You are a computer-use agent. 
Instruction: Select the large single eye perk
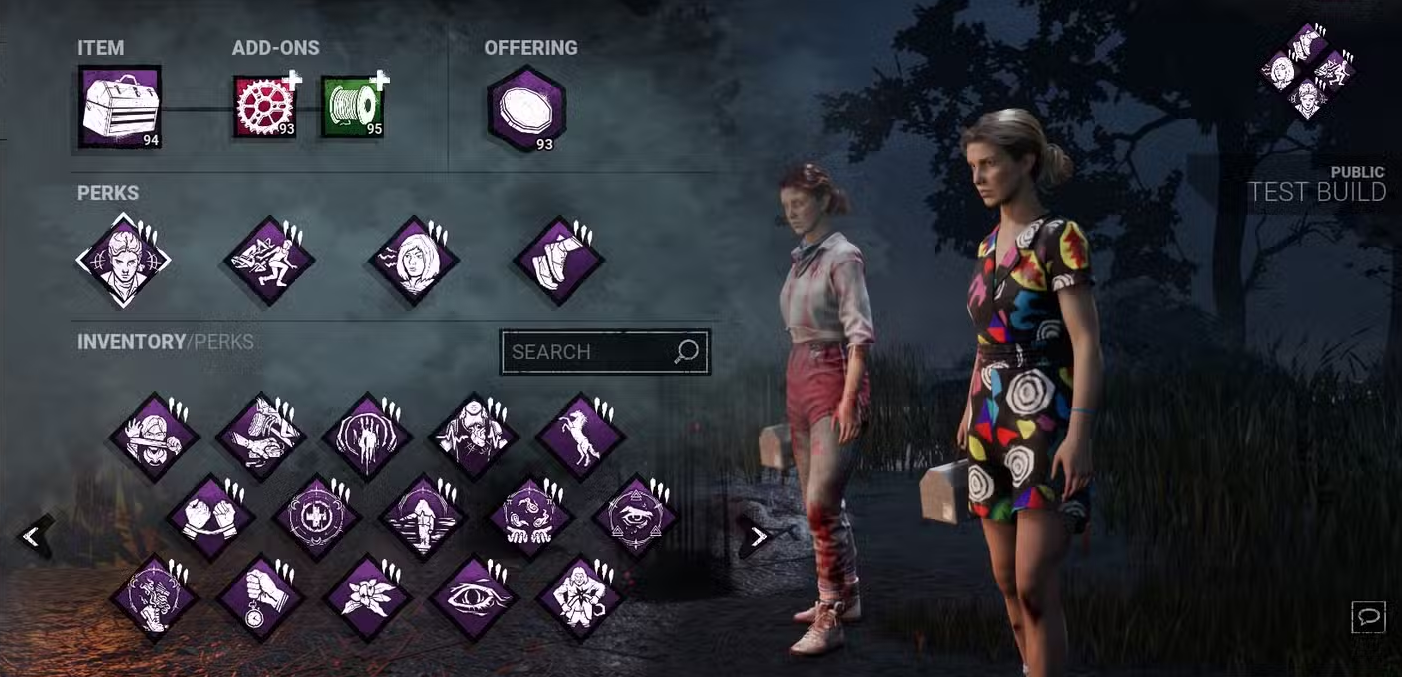pyautogui.click(x=474, y=598)
